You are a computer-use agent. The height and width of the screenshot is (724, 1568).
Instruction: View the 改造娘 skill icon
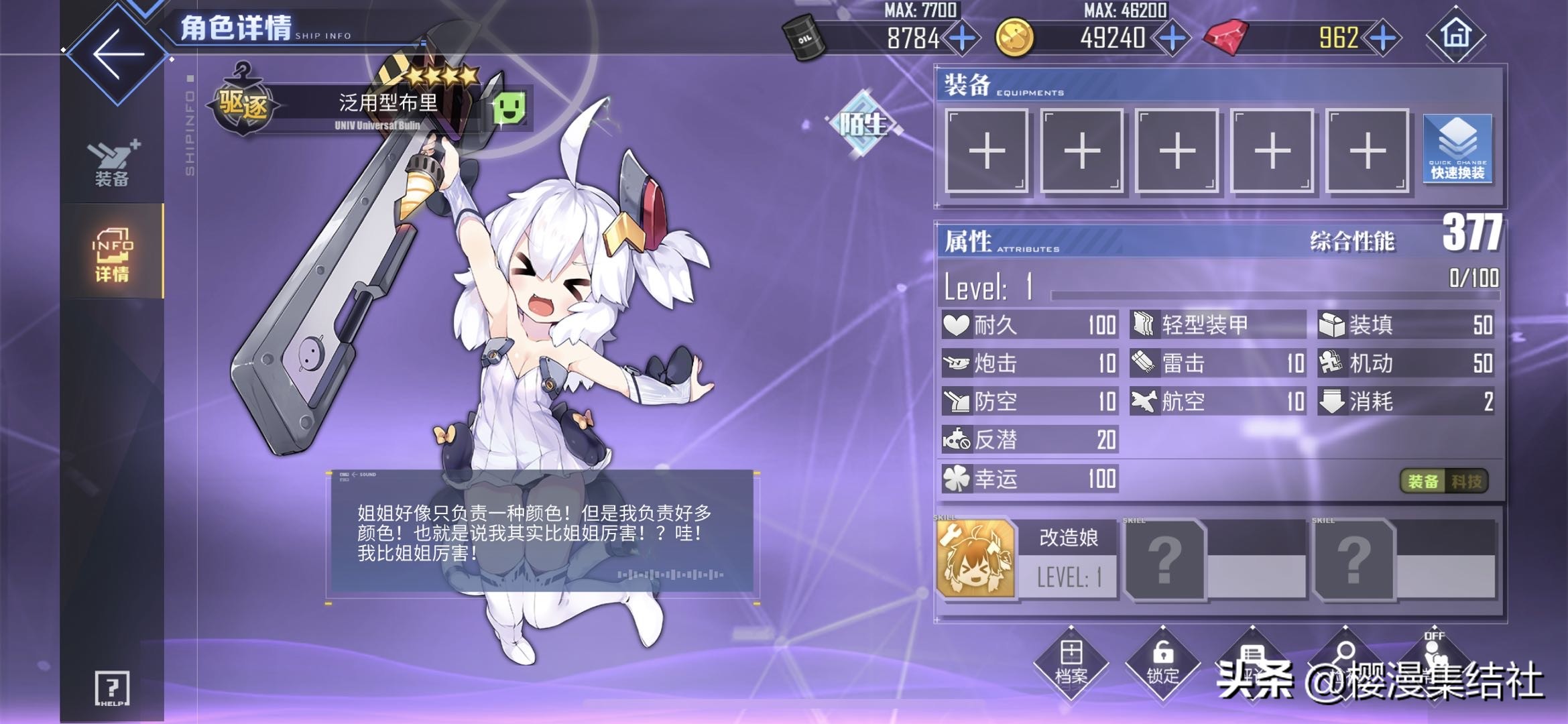pyautogui.click(x=975, y=558)
